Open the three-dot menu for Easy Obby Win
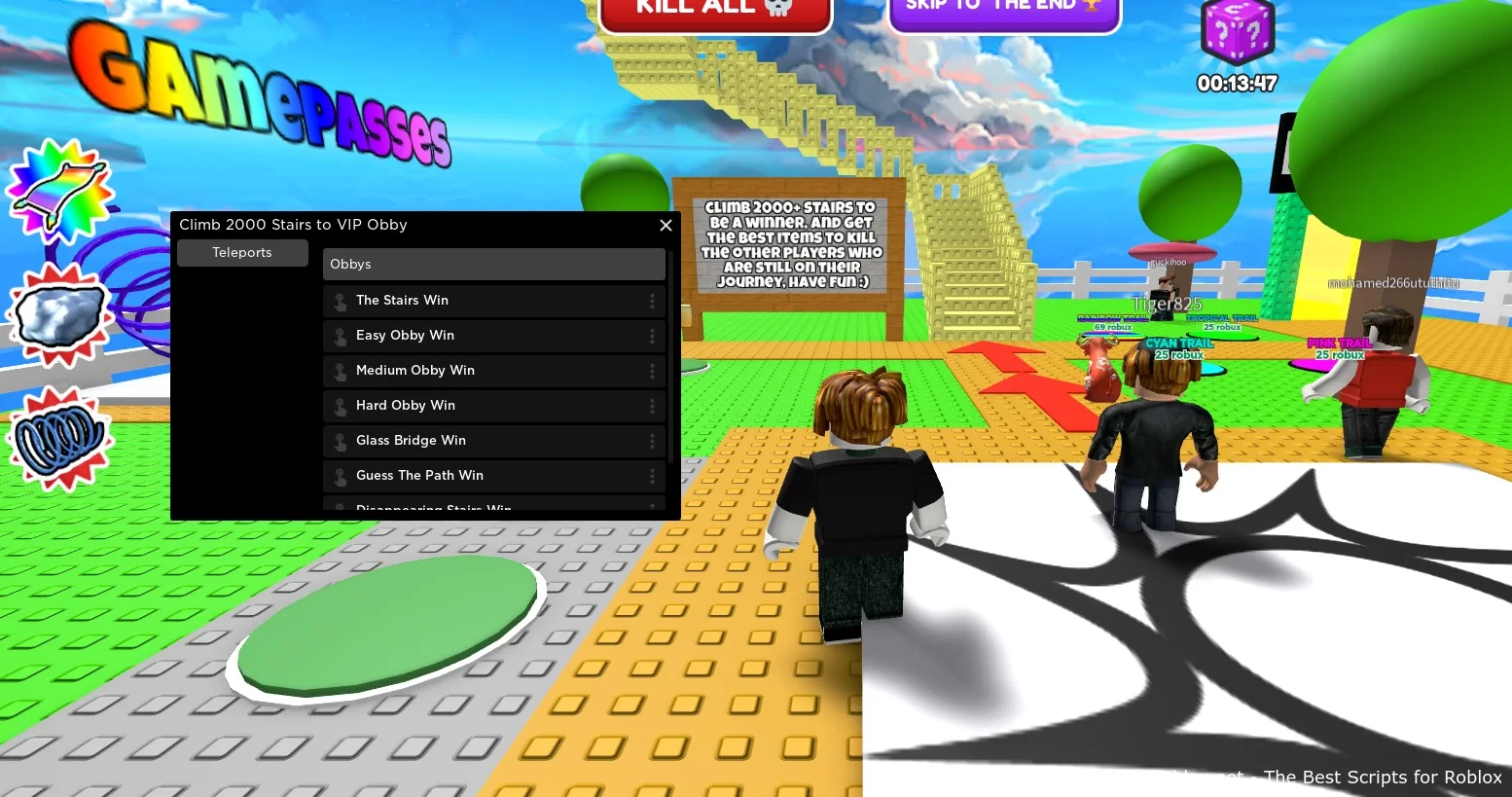1512x797 pixels. (653, 336)
